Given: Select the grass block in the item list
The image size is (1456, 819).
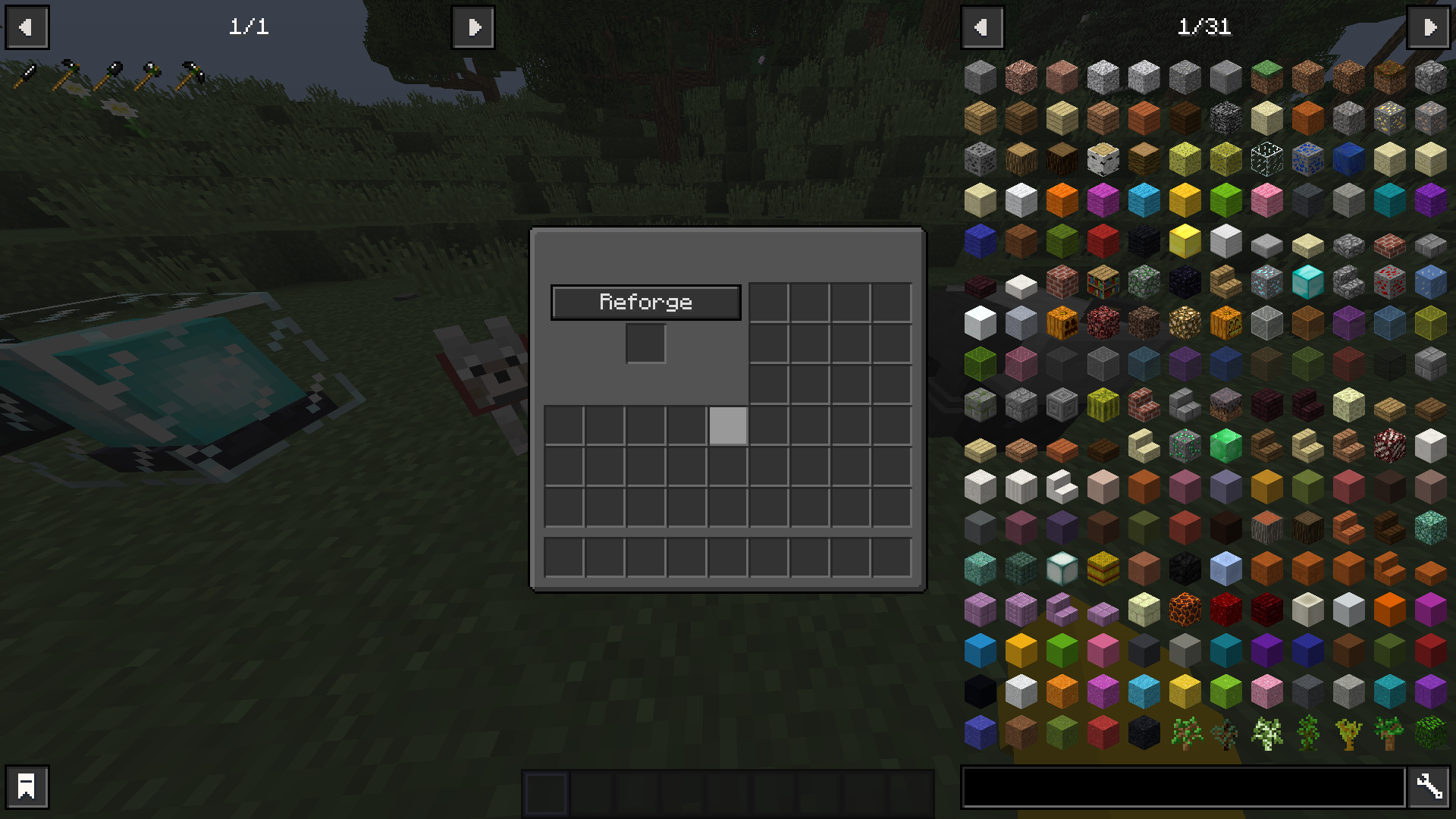Looking at the screenshot, I should tap(1266, 76).
